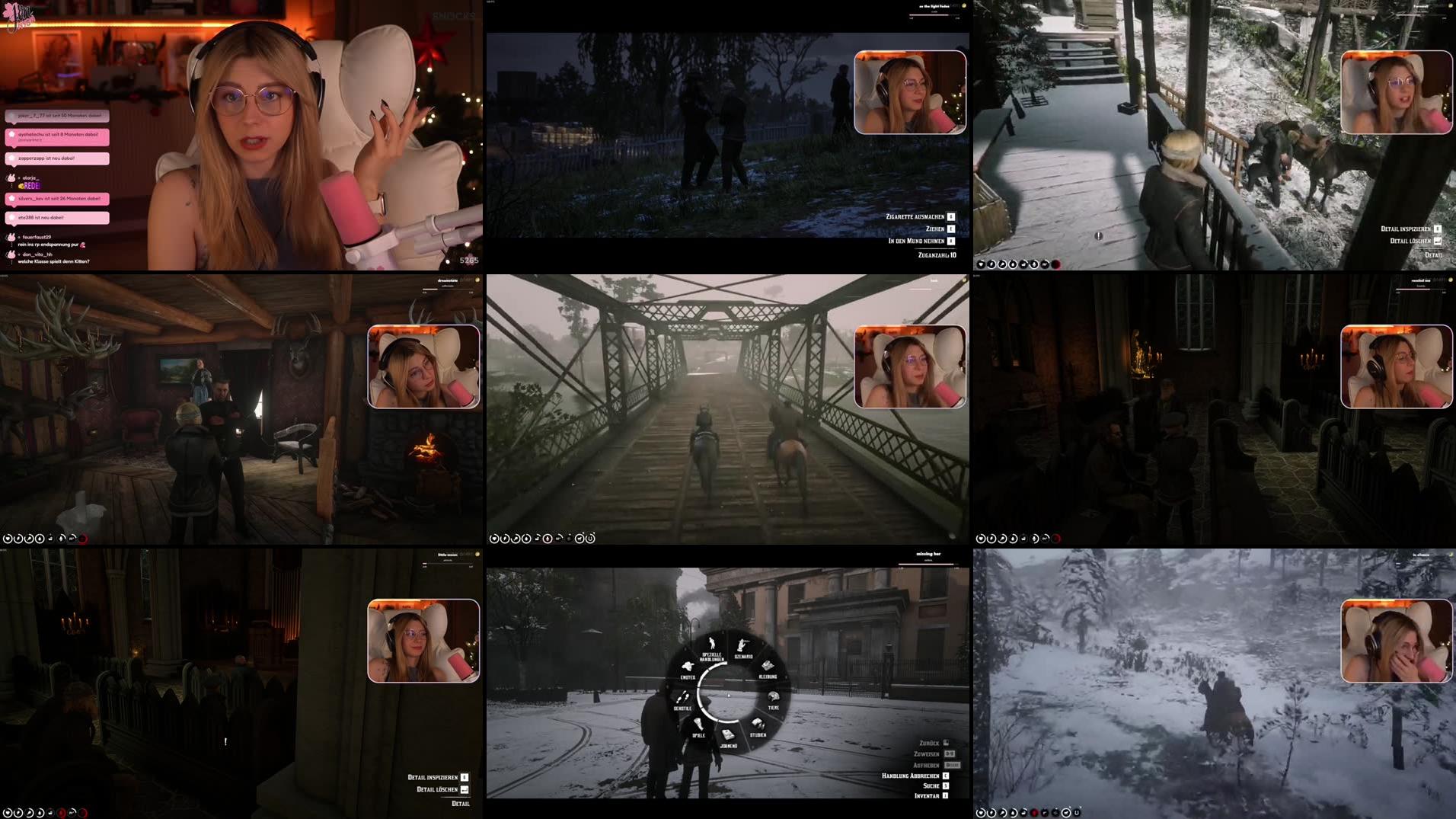Open Studien in the radial menu
1456x819 pixels.
pos(758,725)
